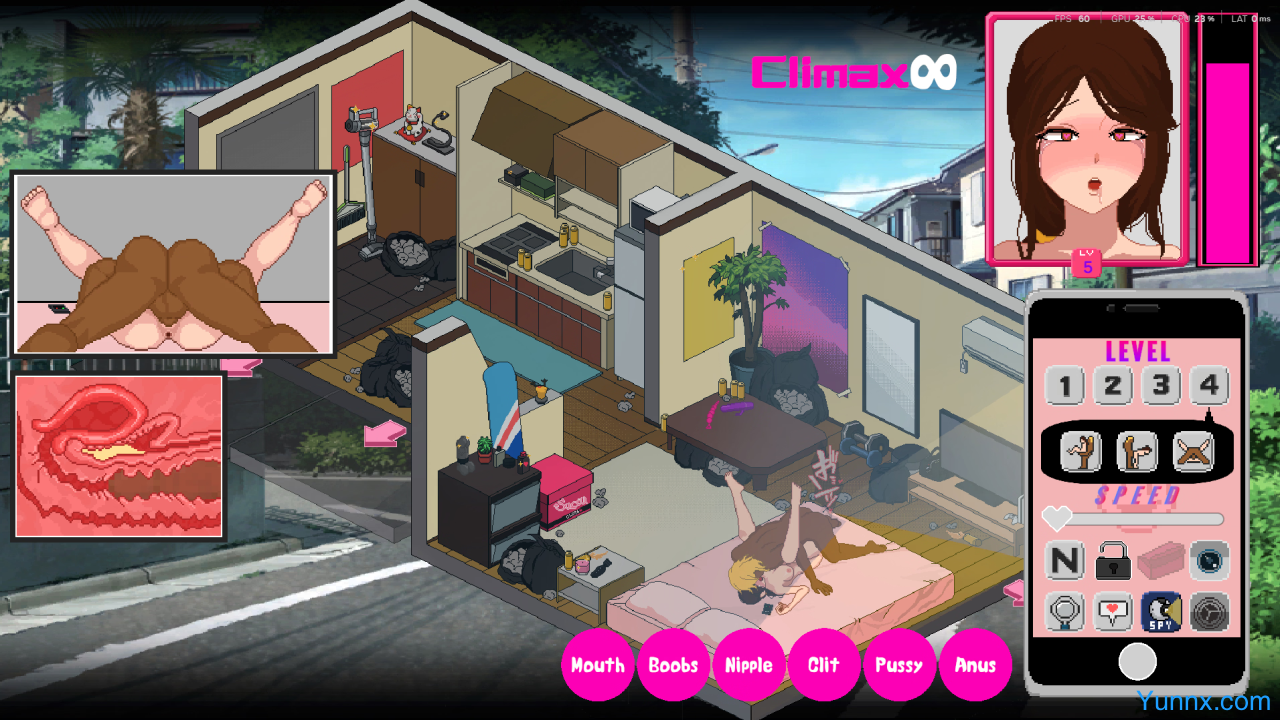
Task: Click the pink arrow beside the nightstand
Action: pos(385,434)
